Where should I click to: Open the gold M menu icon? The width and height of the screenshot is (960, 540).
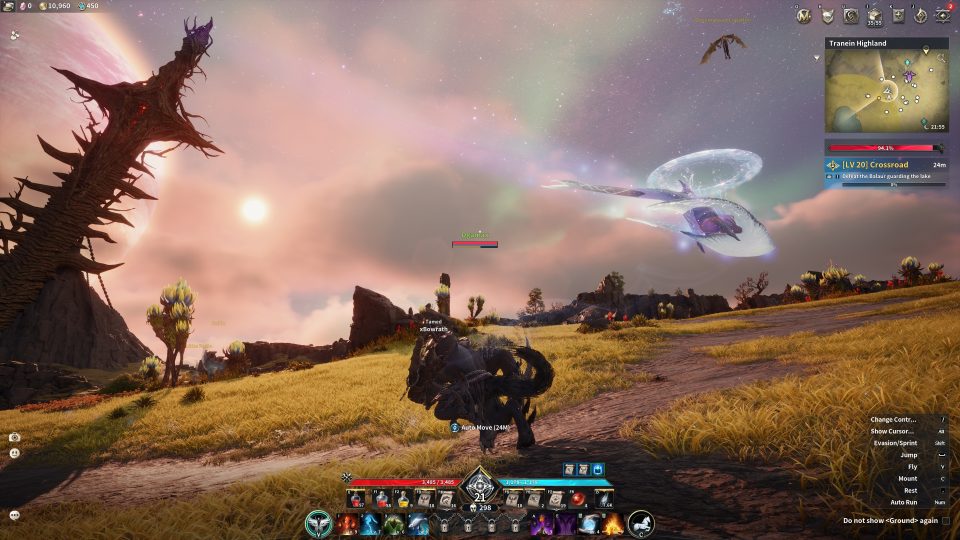point(803,15)
